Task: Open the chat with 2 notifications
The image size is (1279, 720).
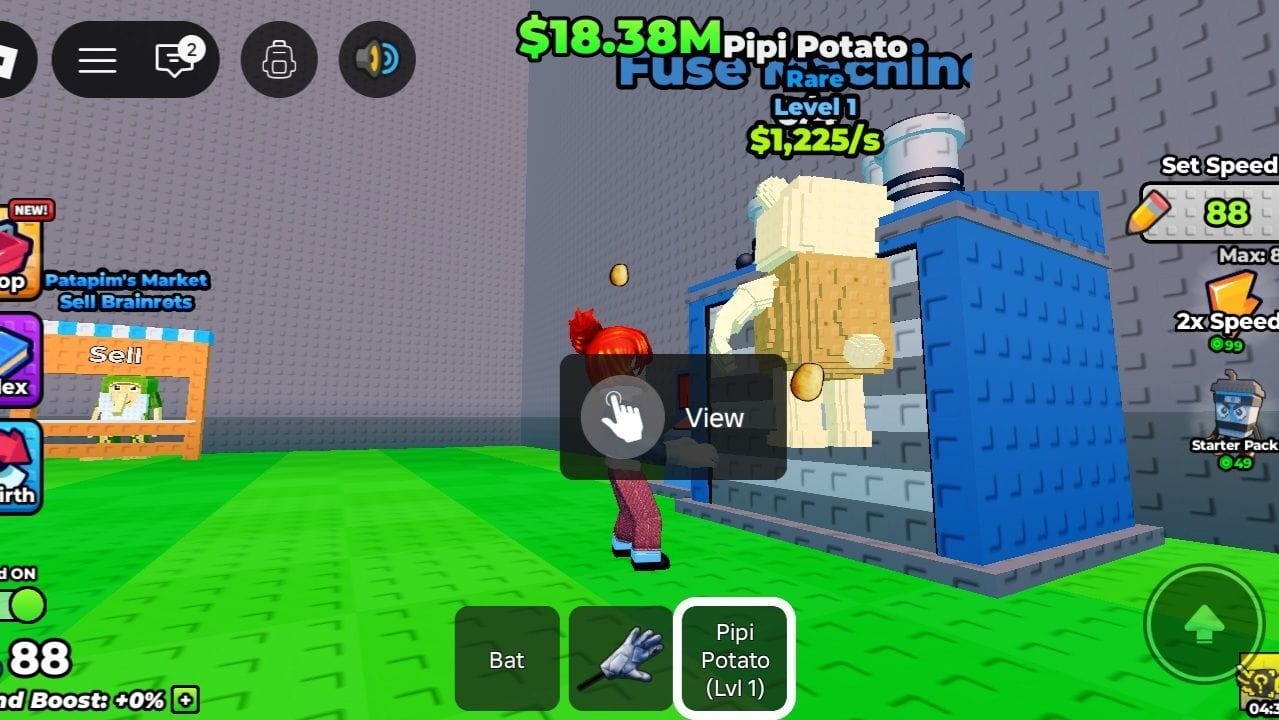Action: click(175, 60)
